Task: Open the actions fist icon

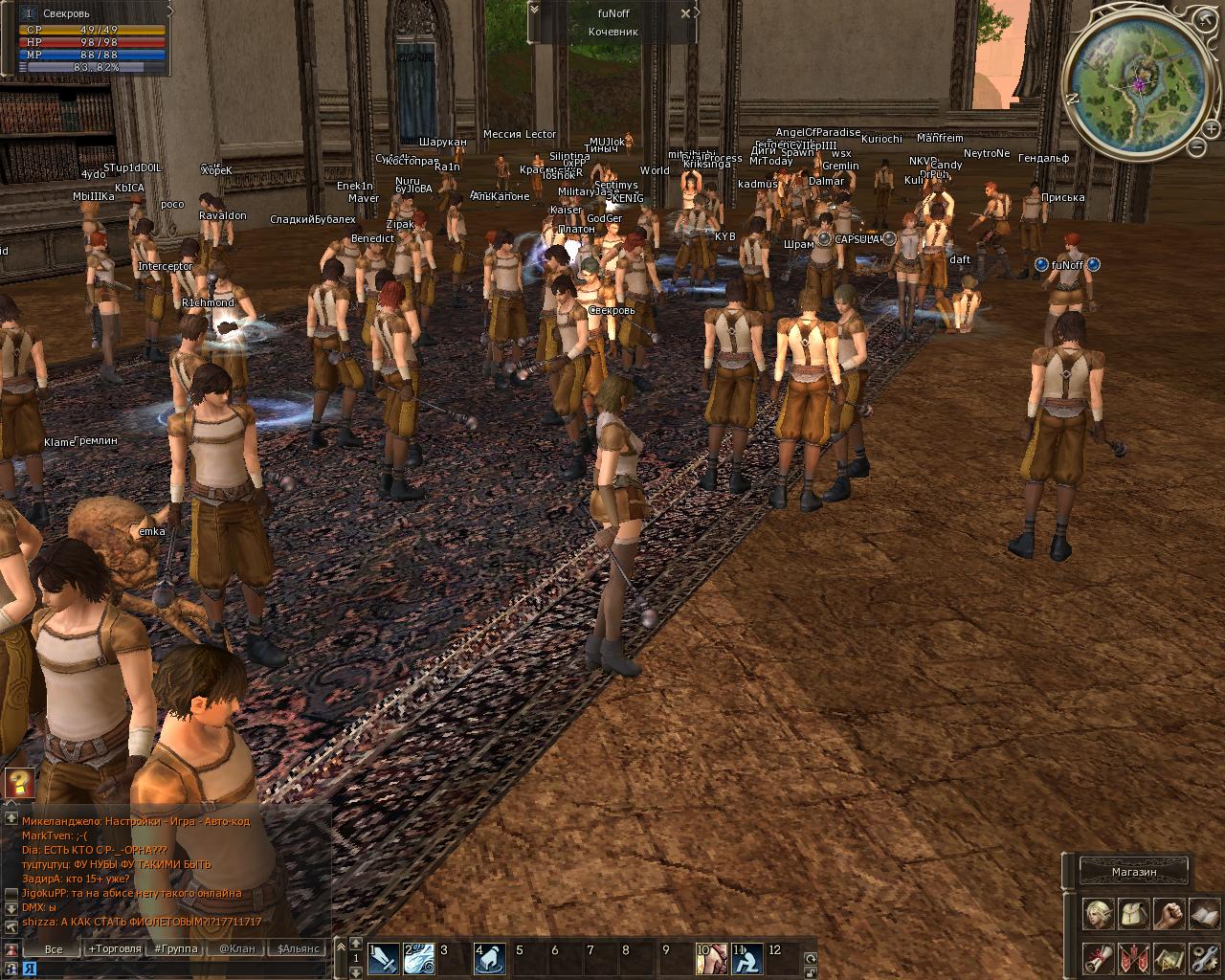Action: 1169,914
